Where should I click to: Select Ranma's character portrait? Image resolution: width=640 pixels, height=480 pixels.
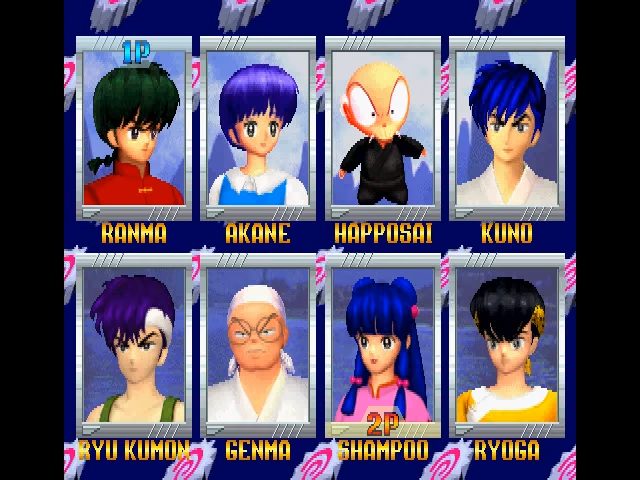134,130
